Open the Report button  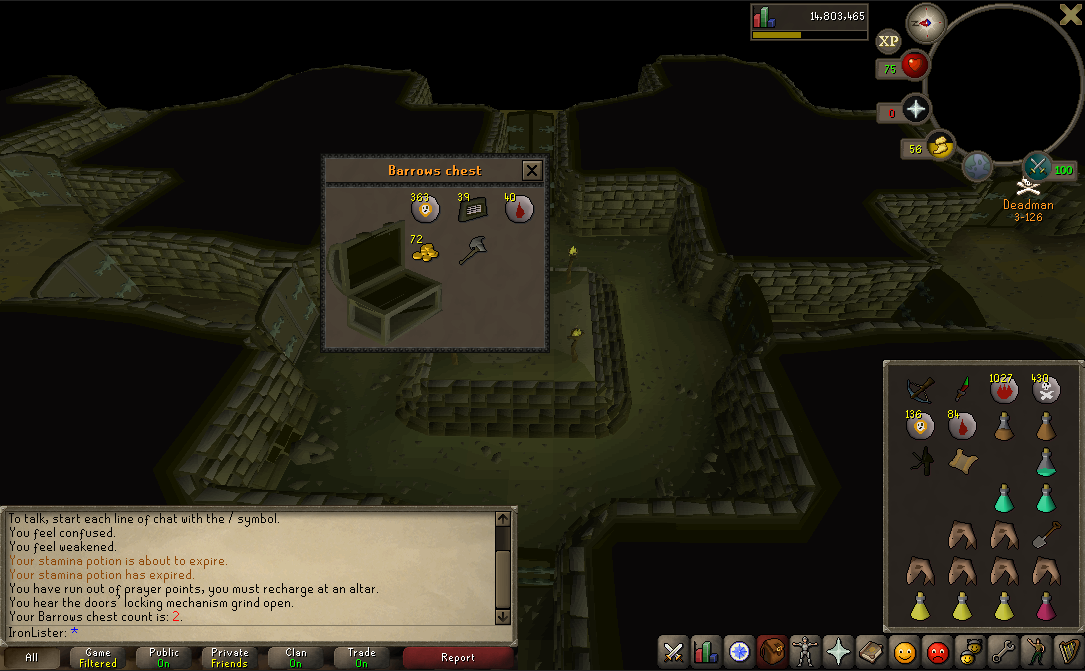(x=458, y=657)
